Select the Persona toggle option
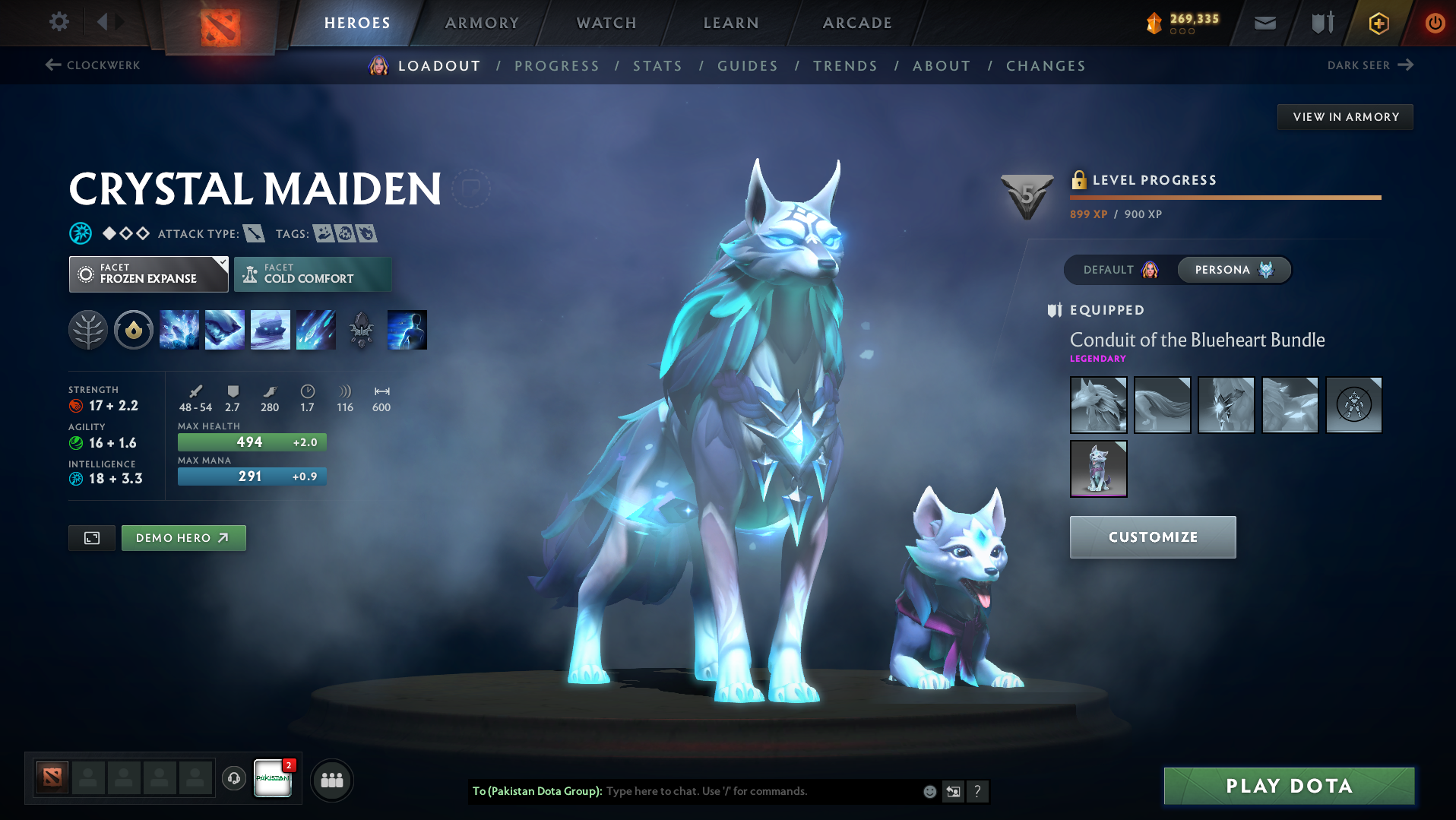 [1233, 270]
